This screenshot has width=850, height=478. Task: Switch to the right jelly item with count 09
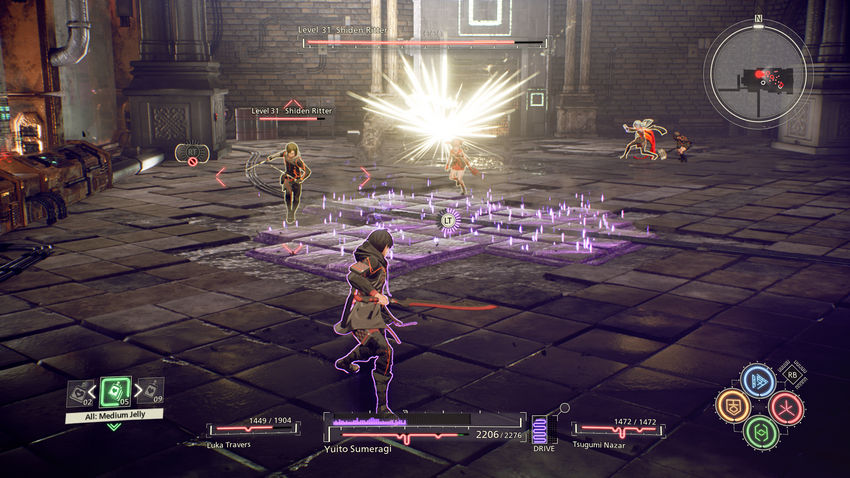pyautogui.click(x=149, y=391)
